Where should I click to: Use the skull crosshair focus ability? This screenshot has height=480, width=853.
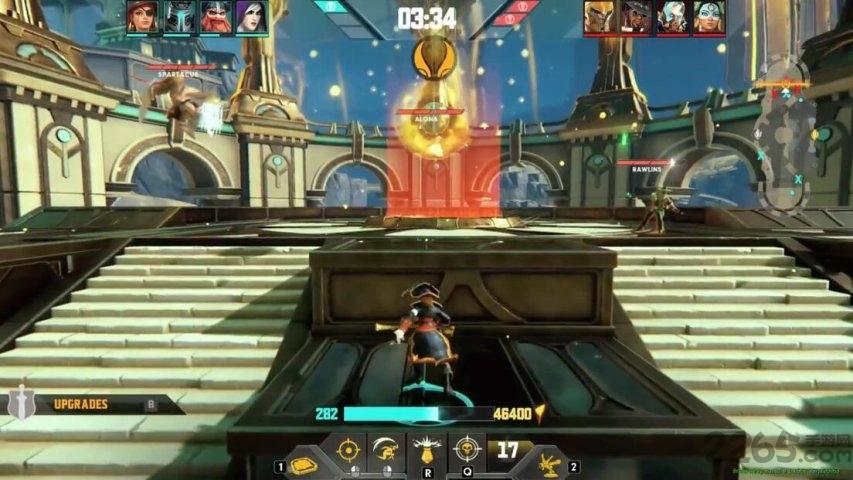tap(466, 449)
